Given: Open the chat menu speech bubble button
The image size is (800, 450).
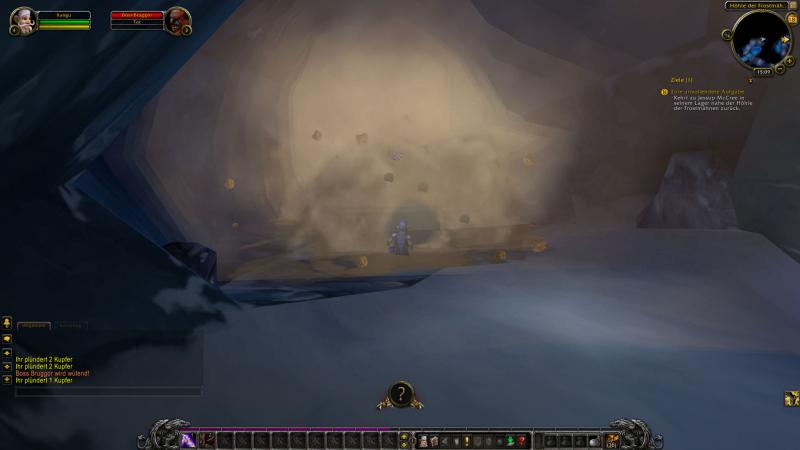Looking at the screenshot, I should coord(7,339).
